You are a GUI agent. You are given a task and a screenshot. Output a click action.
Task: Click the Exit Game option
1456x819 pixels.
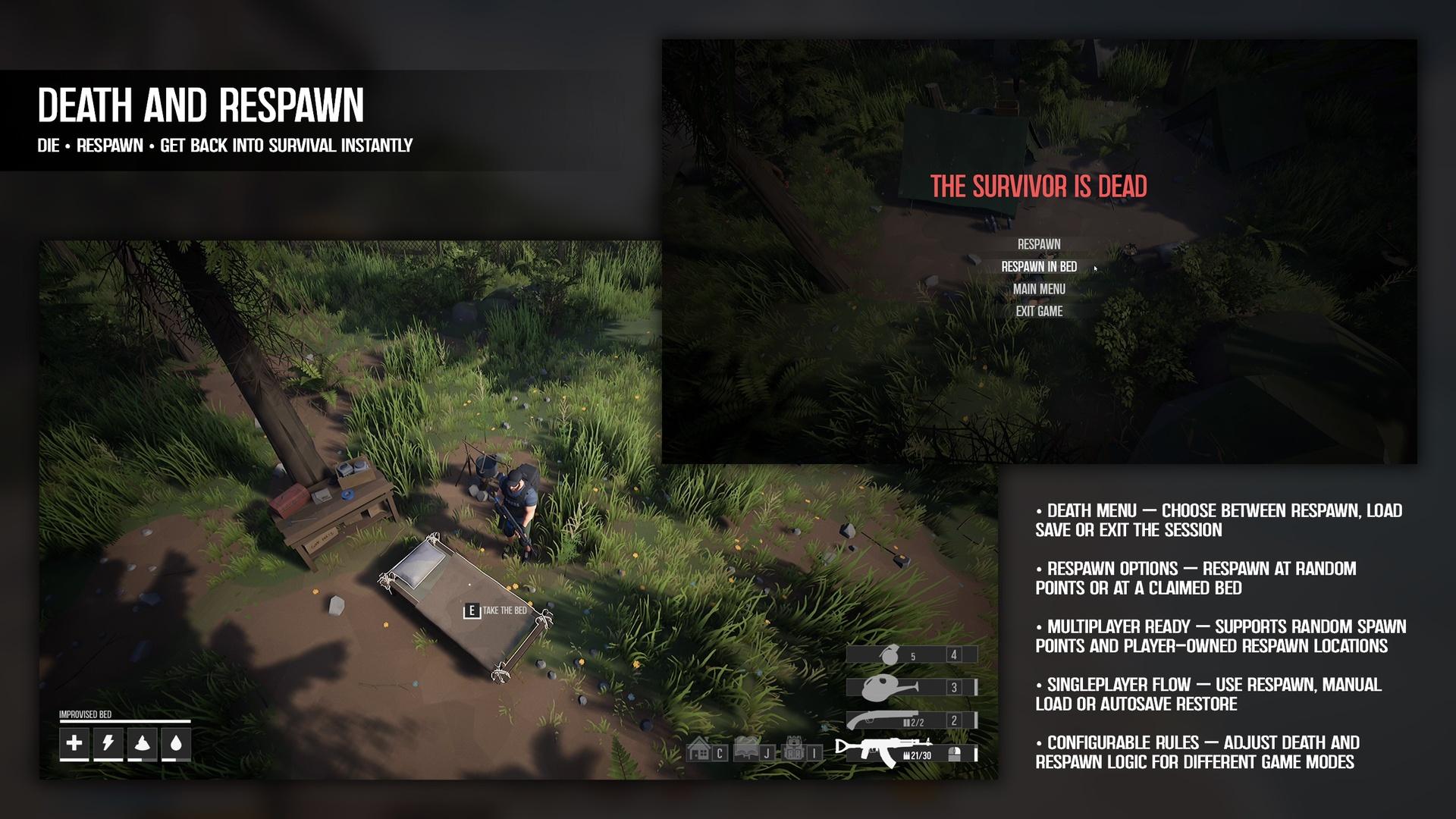click(1039, 311)
